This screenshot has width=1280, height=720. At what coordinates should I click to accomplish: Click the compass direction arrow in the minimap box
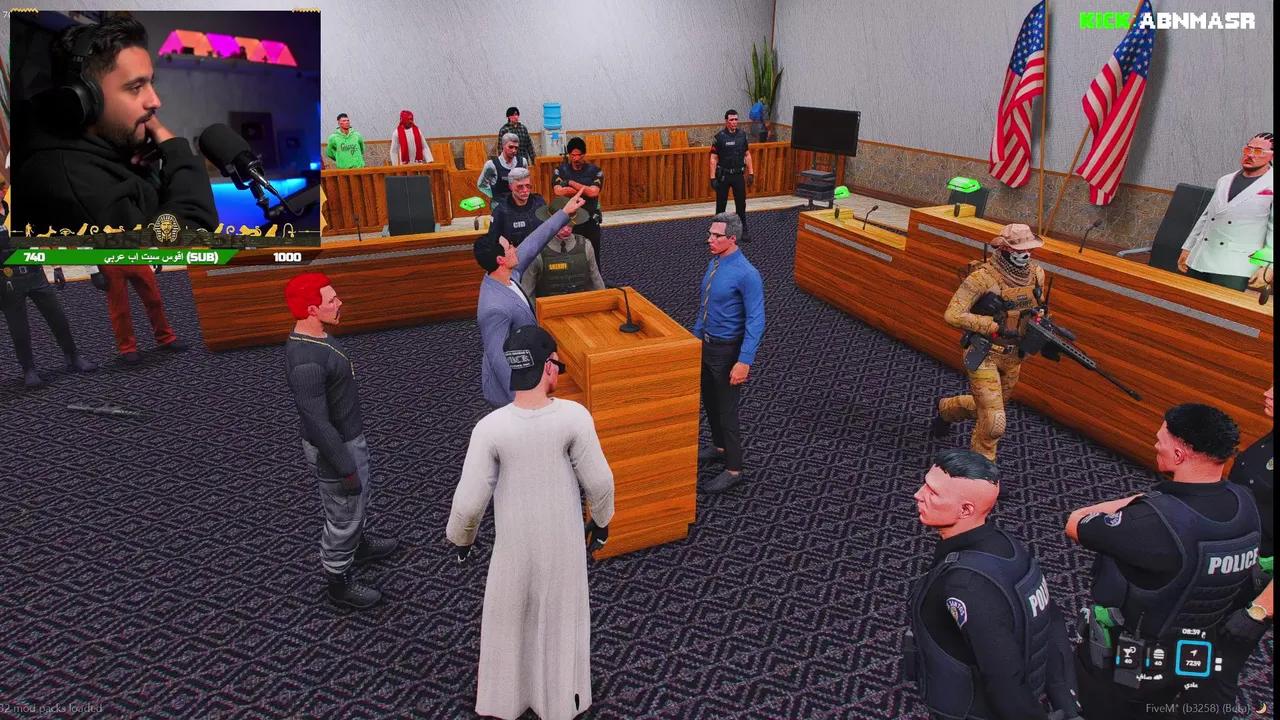(x=1192, y=652)
